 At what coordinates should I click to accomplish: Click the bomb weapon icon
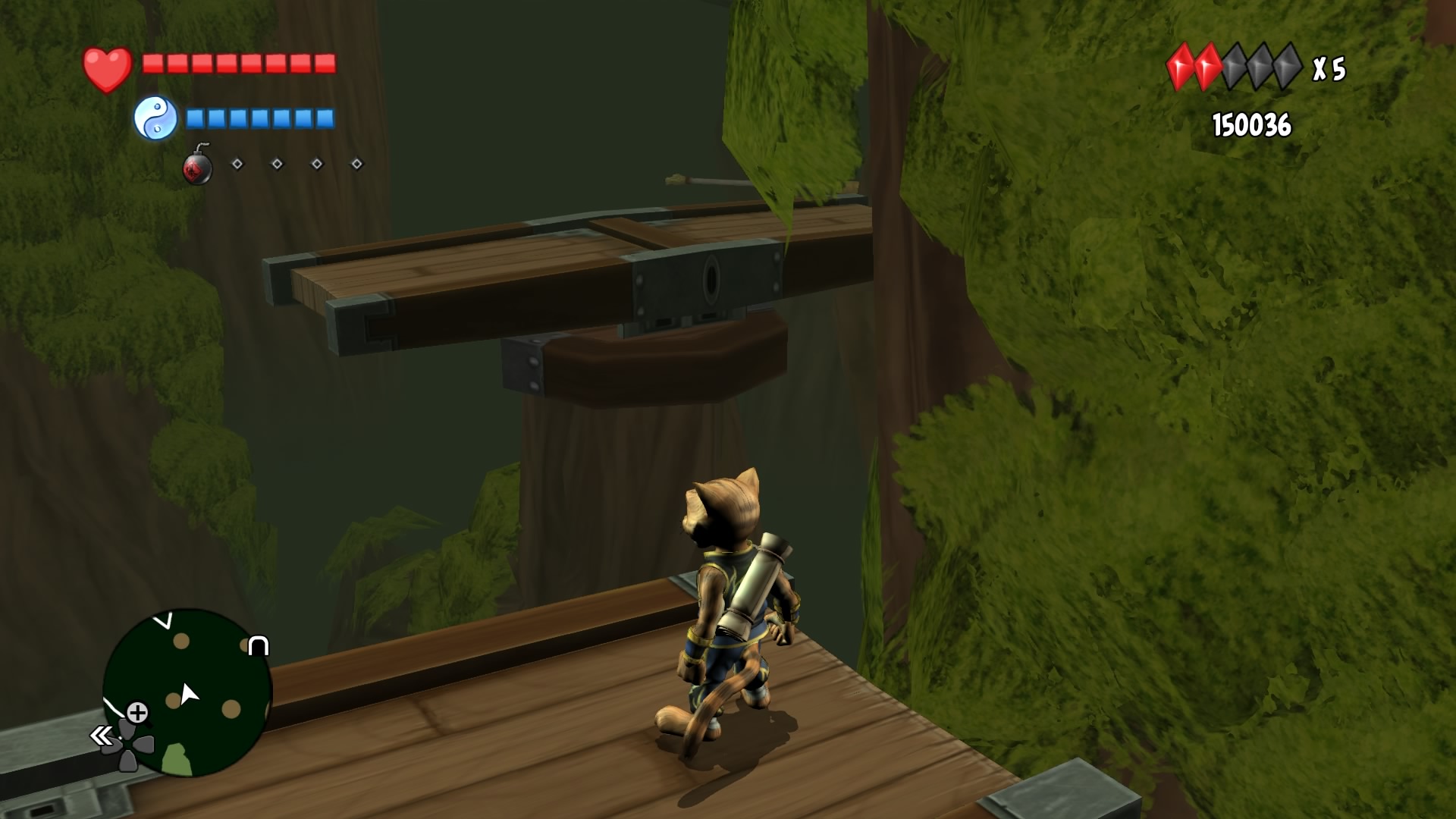(x=197, y=166)
